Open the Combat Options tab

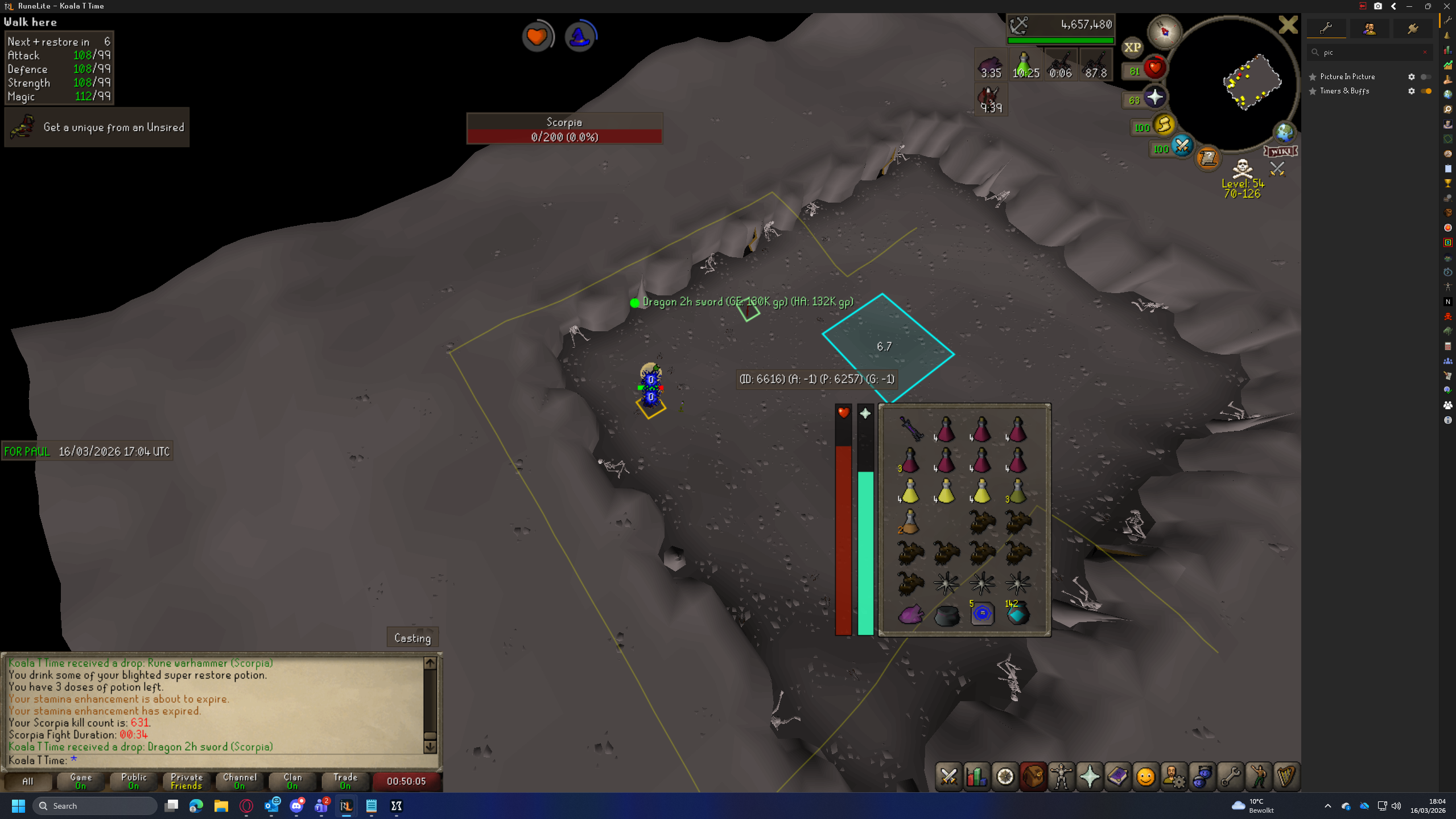[x=948, y=777]
